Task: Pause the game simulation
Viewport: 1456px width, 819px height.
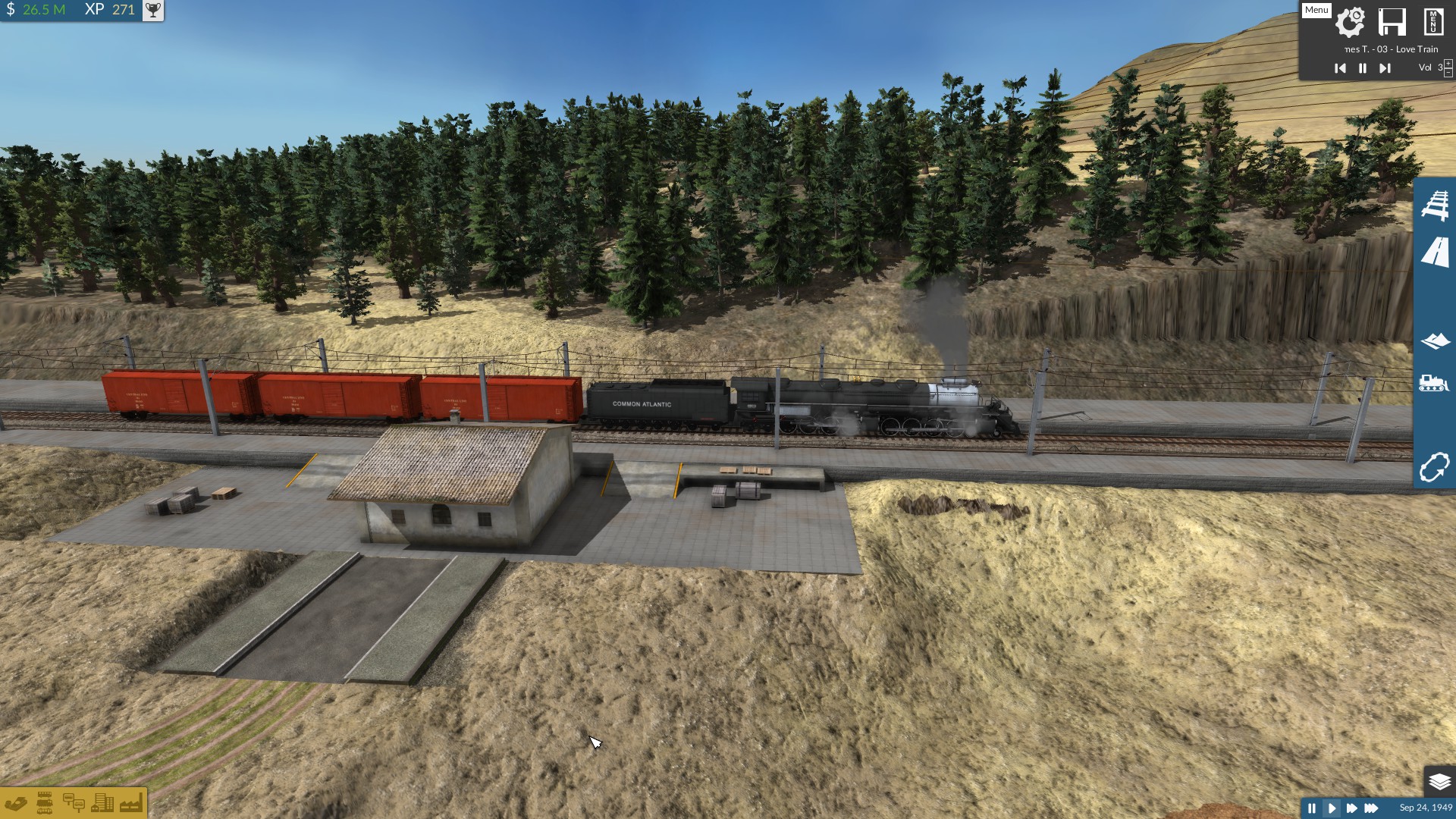Action: click(1313, 808)
